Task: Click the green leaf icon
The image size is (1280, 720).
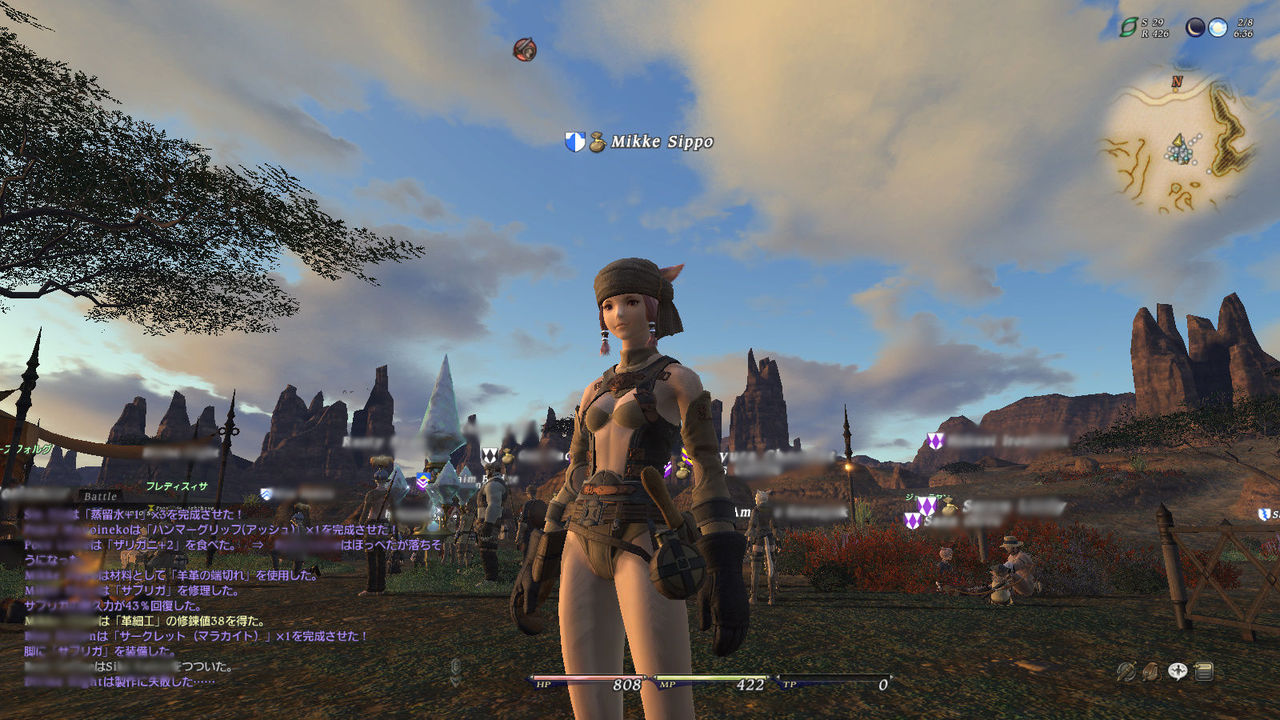Action: [1128, 28]
